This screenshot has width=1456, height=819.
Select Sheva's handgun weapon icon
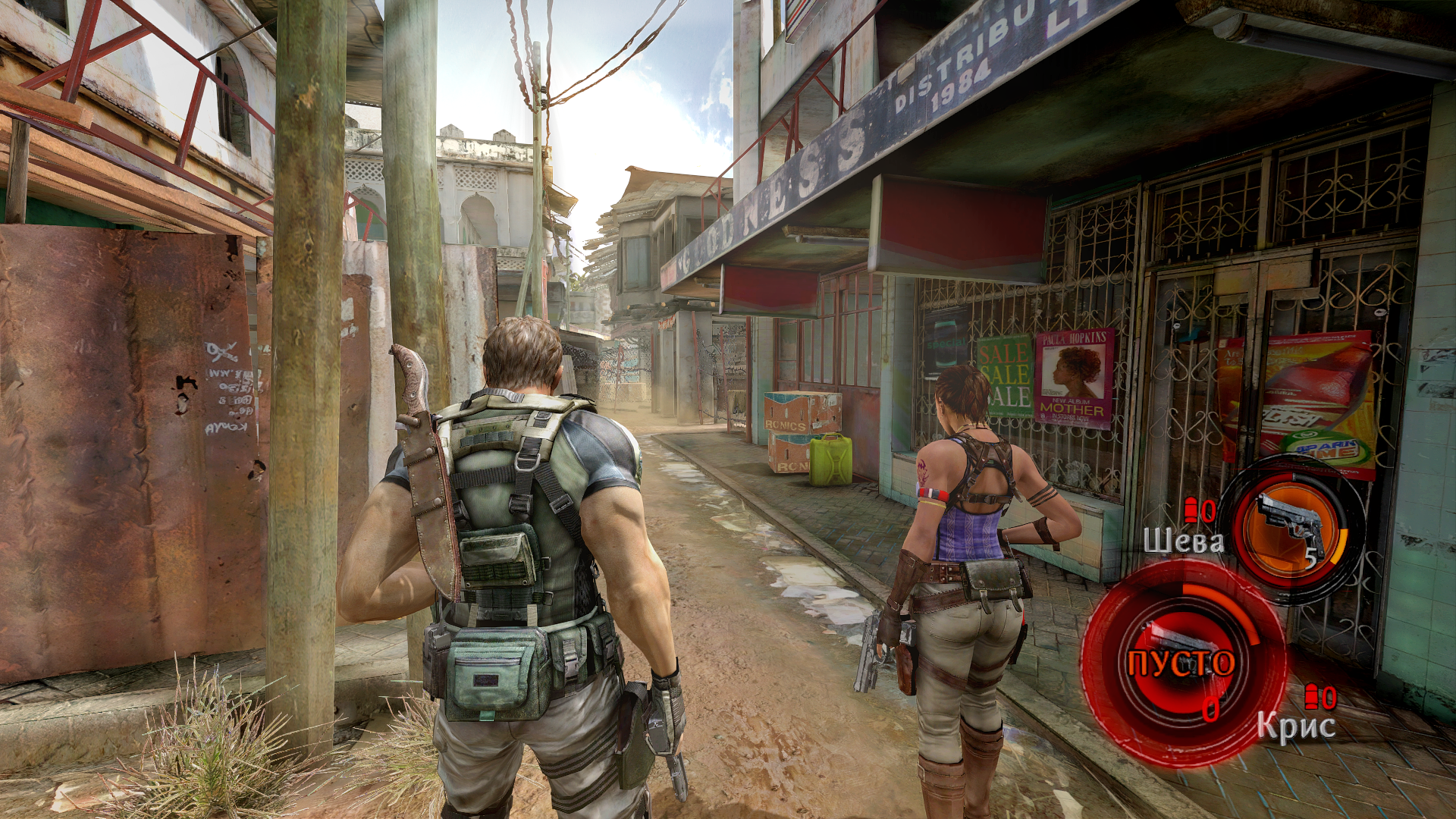tap(1291, 525)
